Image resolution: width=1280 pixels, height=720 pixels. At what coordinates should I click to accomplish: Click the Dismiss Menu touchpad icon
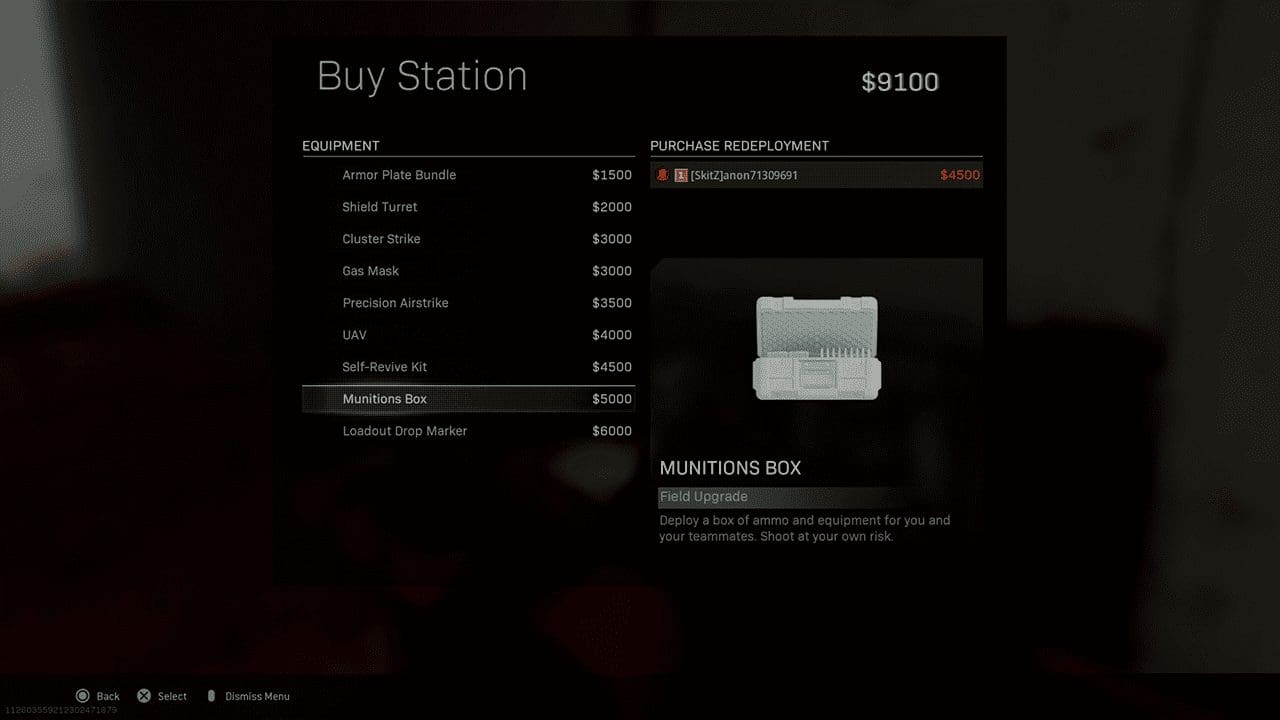pyautogui.click(x=211, y=696)
